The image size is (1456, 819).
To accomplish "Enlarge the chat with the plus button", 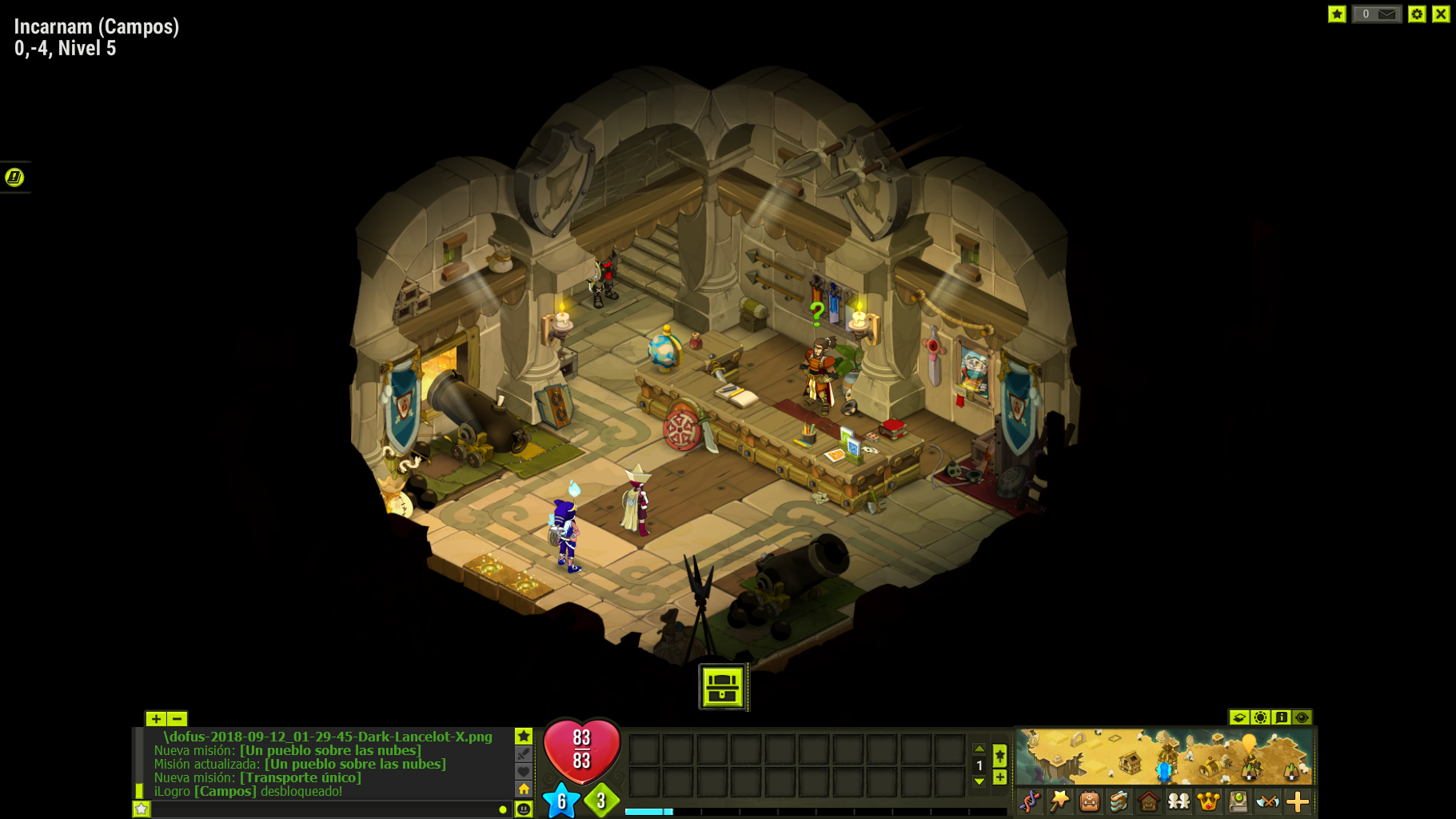I will click(x=155, y=718).
